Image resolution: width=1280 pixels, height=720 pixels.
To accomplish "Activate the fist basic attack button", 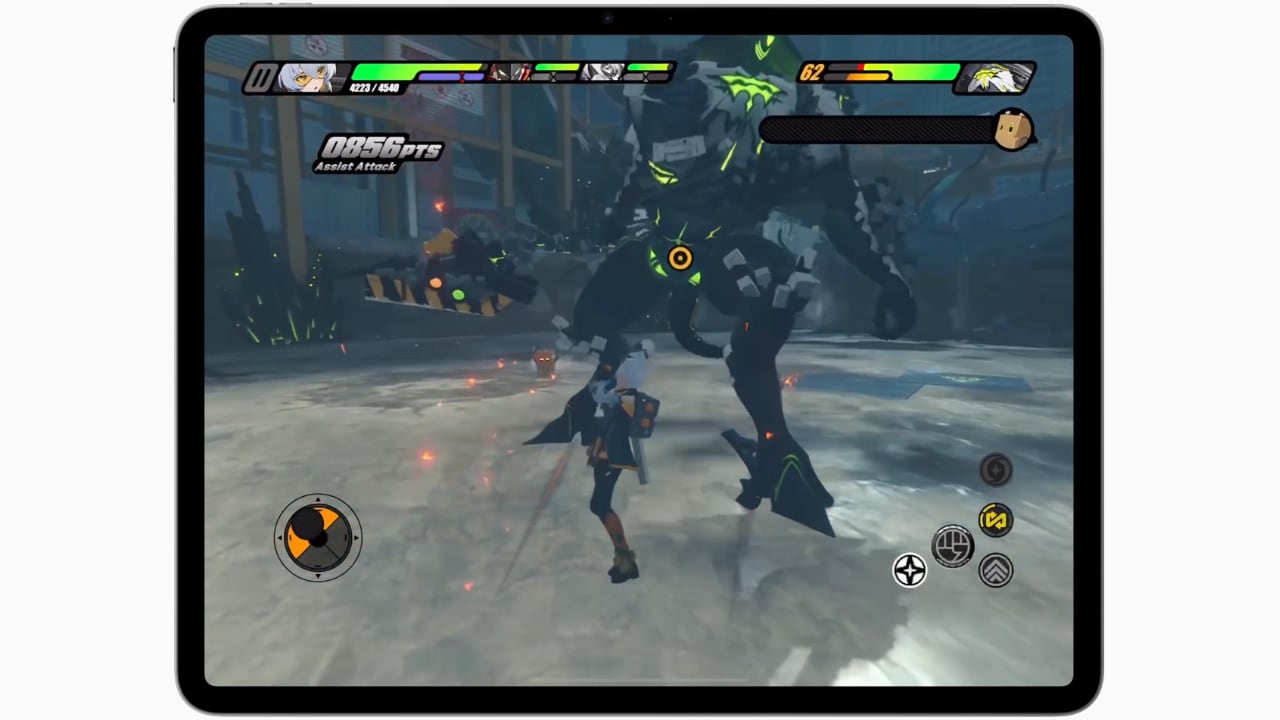I will click(x=952, y=546).
